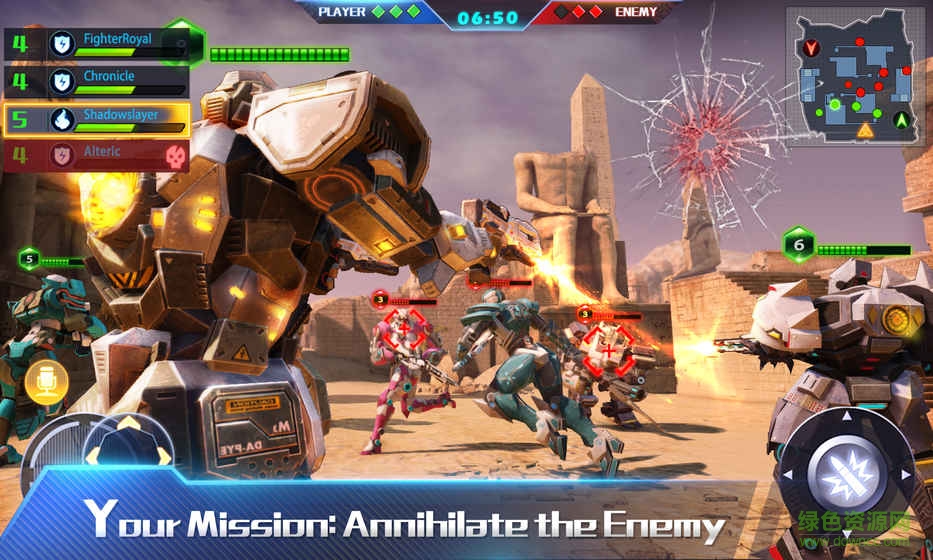933x560 pixels.
Task: Select the highlighted Shadowslayer row
Action: pos(97,120)
